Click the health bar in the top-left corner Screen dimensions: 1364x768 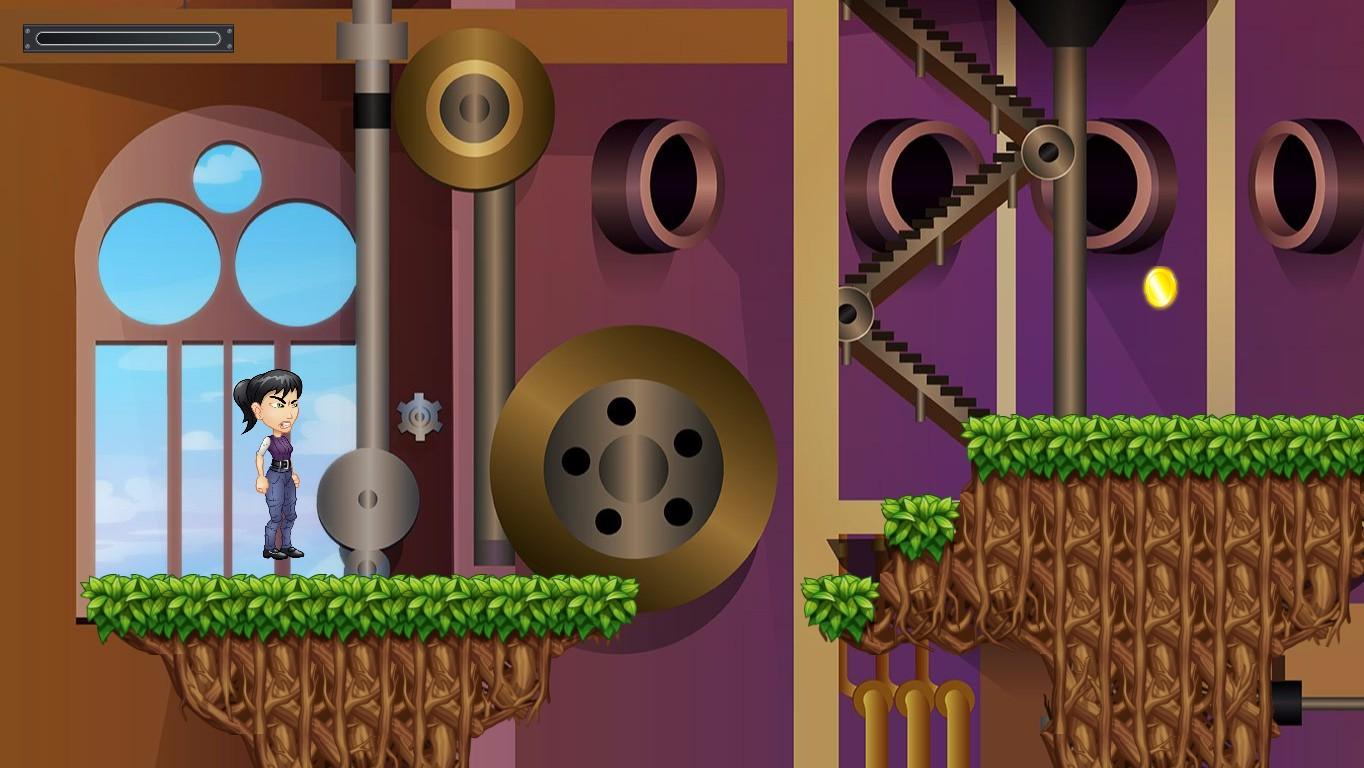[127, 38]
